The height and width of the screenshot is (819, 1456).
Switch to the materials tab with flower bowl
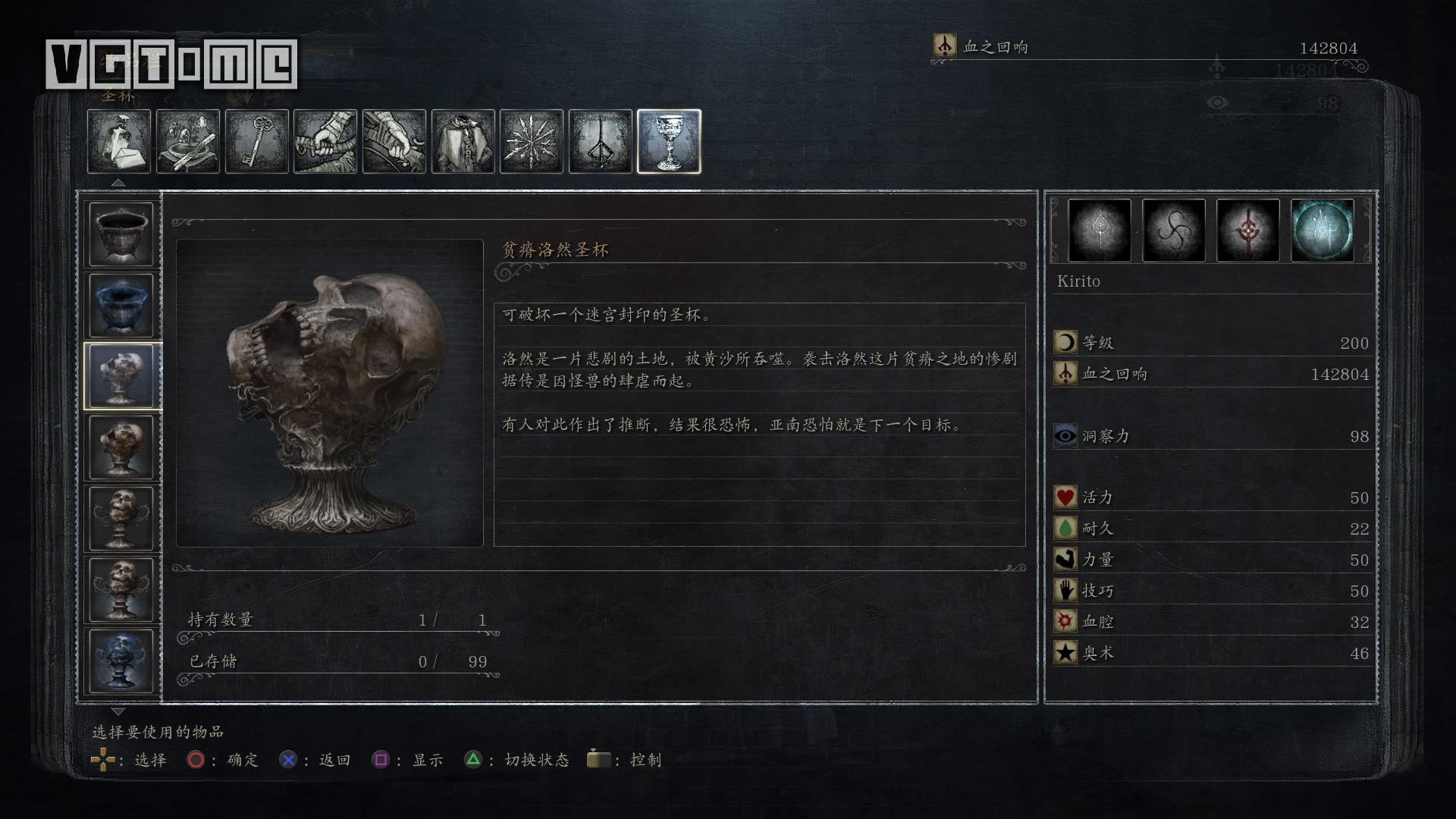coord(188,142)
